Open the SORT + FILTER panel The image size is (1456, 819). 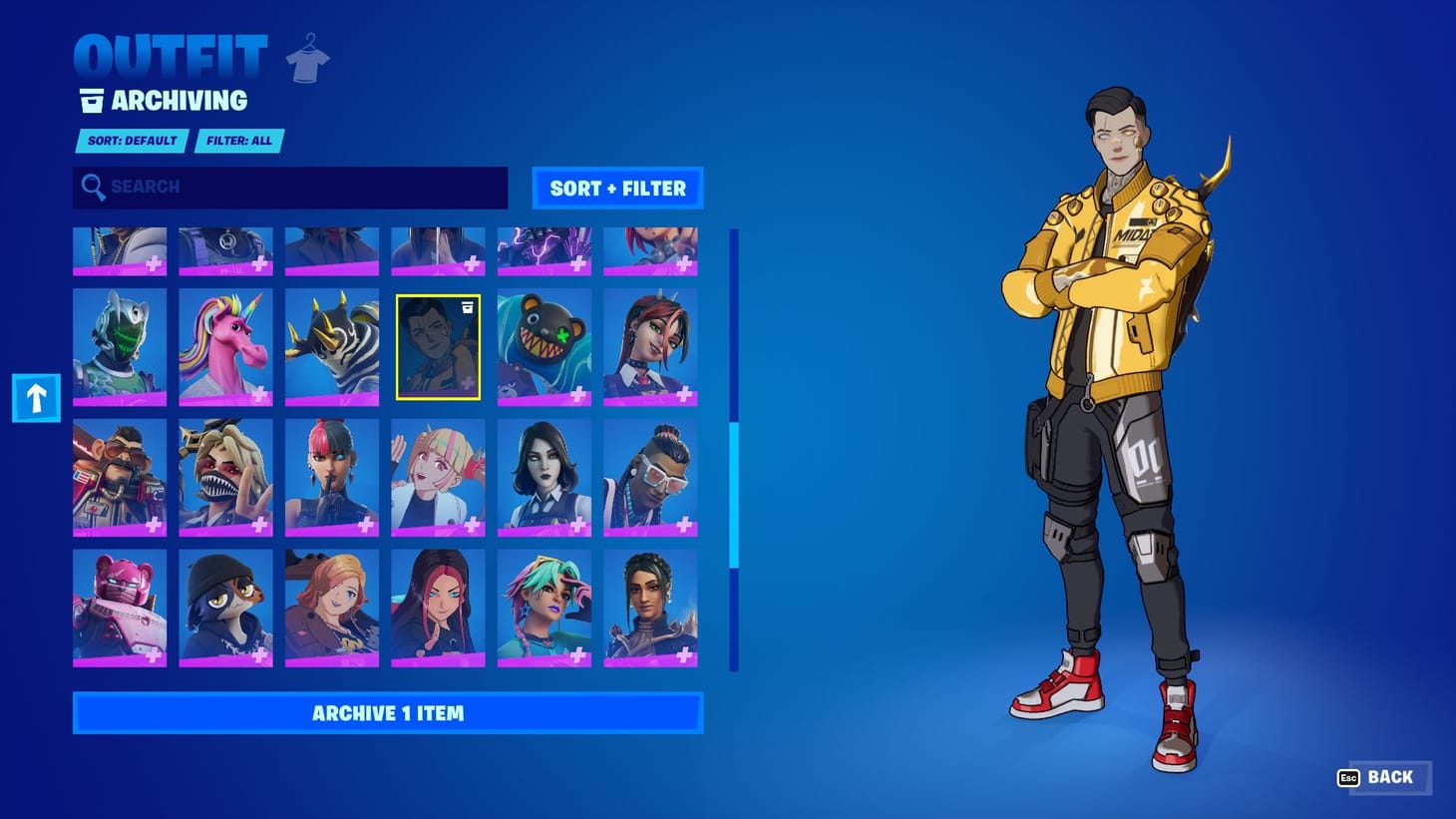tap(617, 188)
